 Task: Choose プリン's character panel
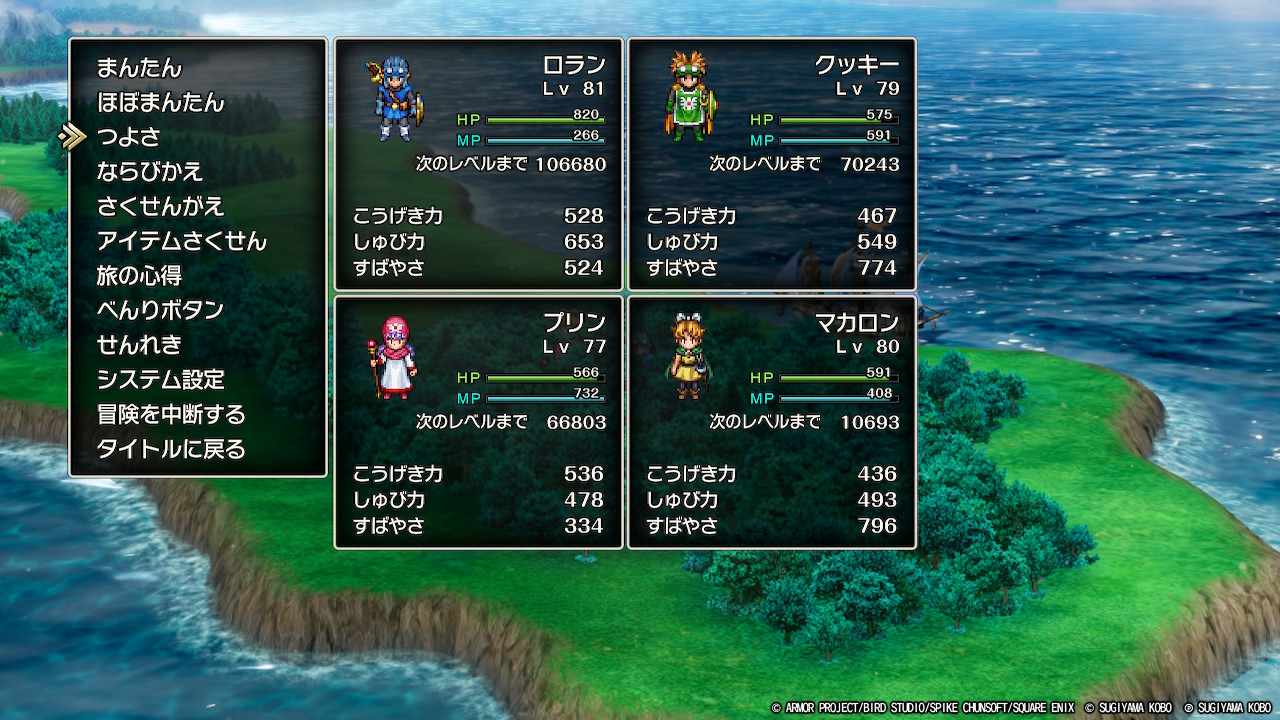tap(479, 422)
